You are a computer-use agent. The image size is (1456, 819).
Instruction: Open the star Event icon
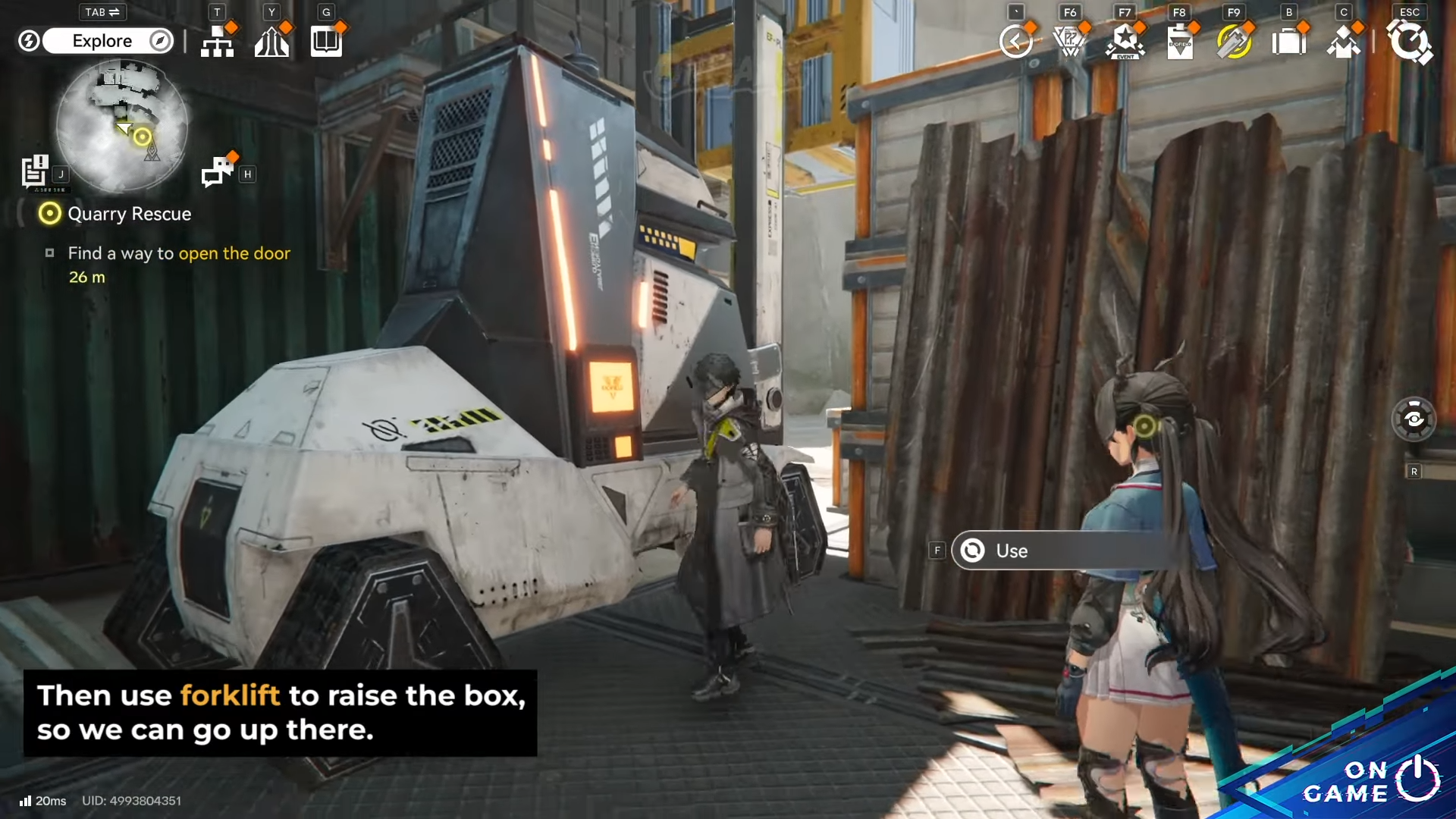point(1125,42)
